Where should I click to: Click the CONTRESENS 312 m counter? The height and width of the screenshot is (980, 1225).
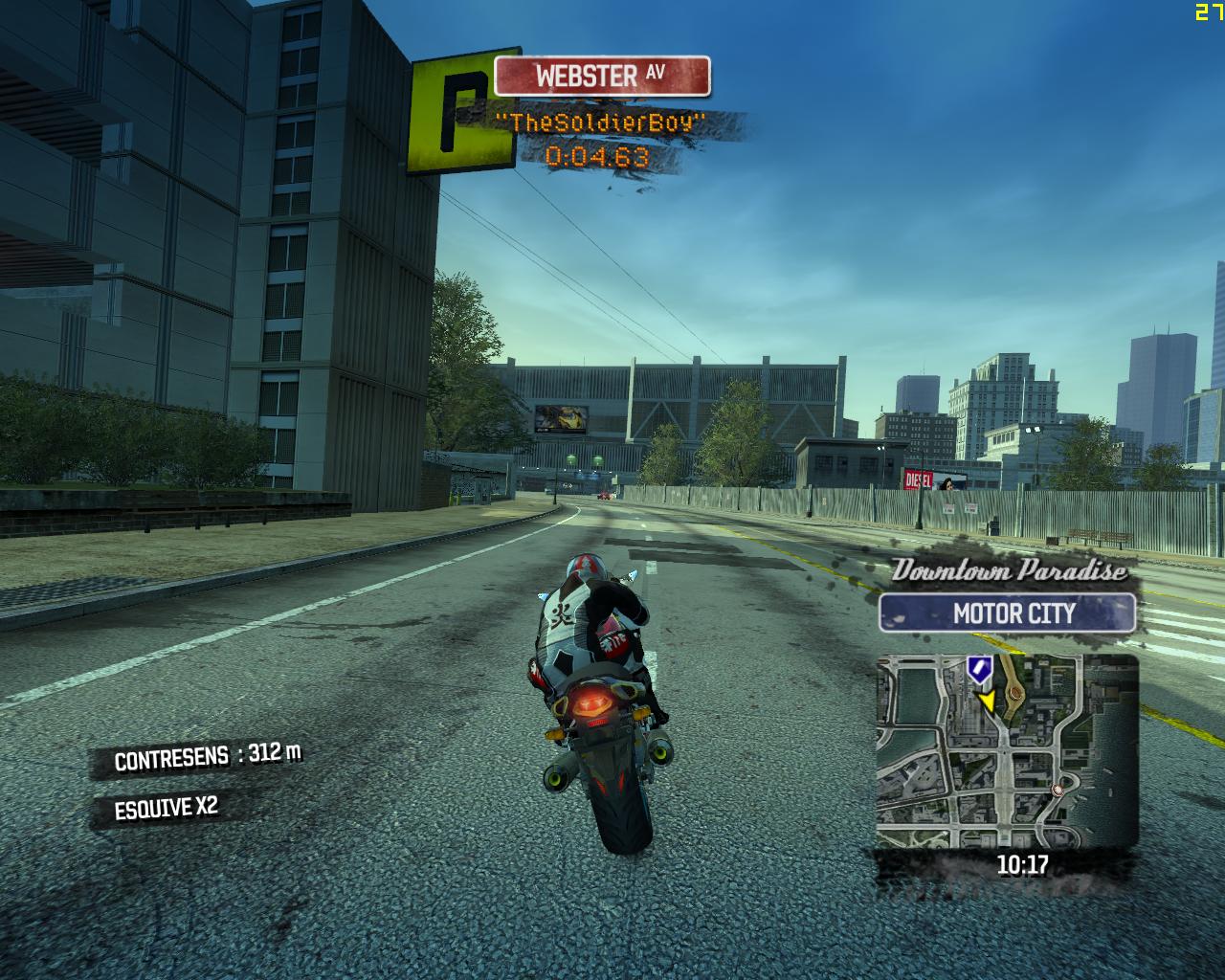coord(206,757)
